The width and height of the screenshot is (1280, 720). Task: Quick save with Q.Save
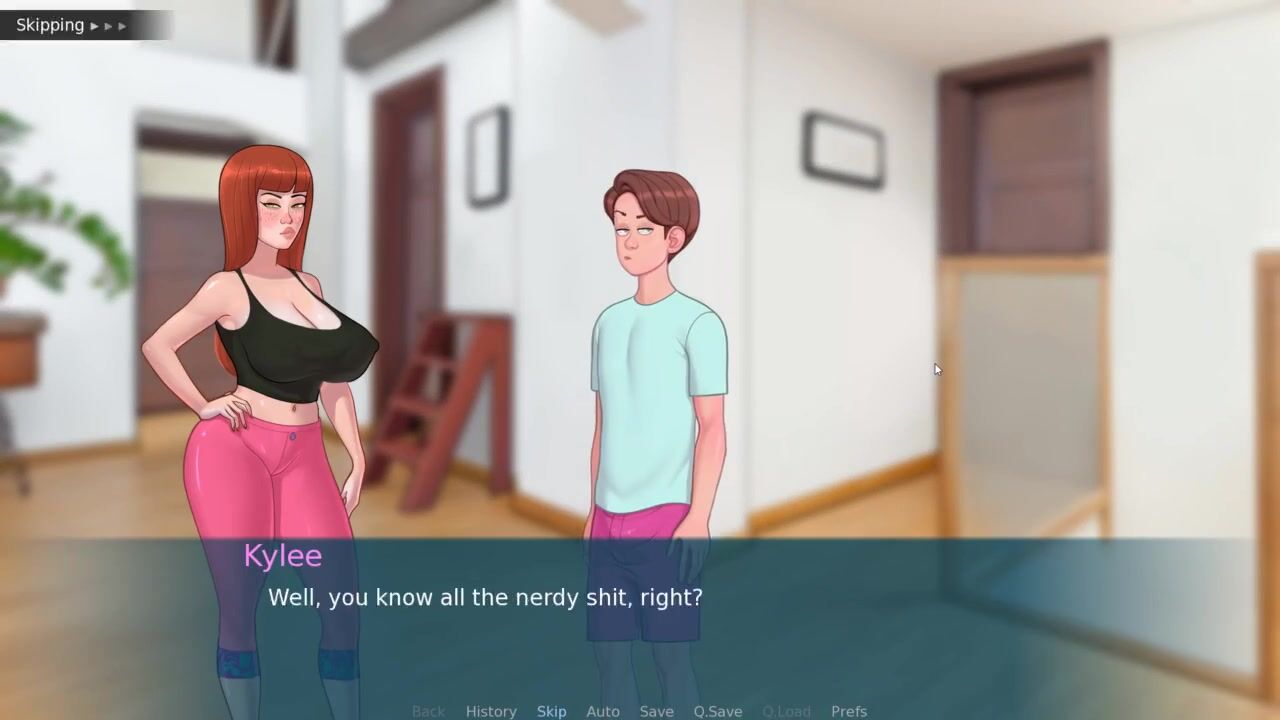tap(718, 711)
